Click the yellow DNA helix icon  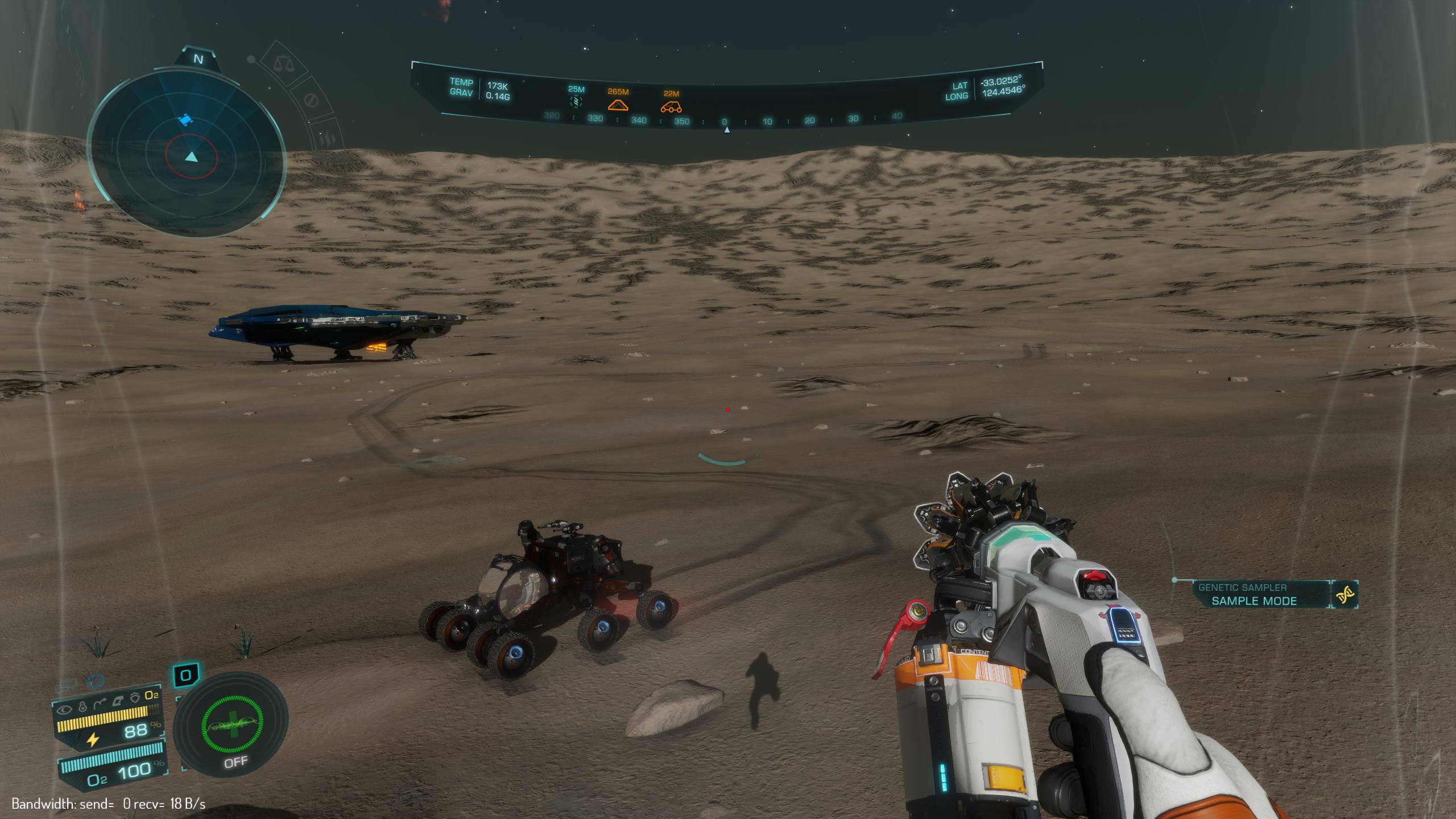click(1345, 595)
